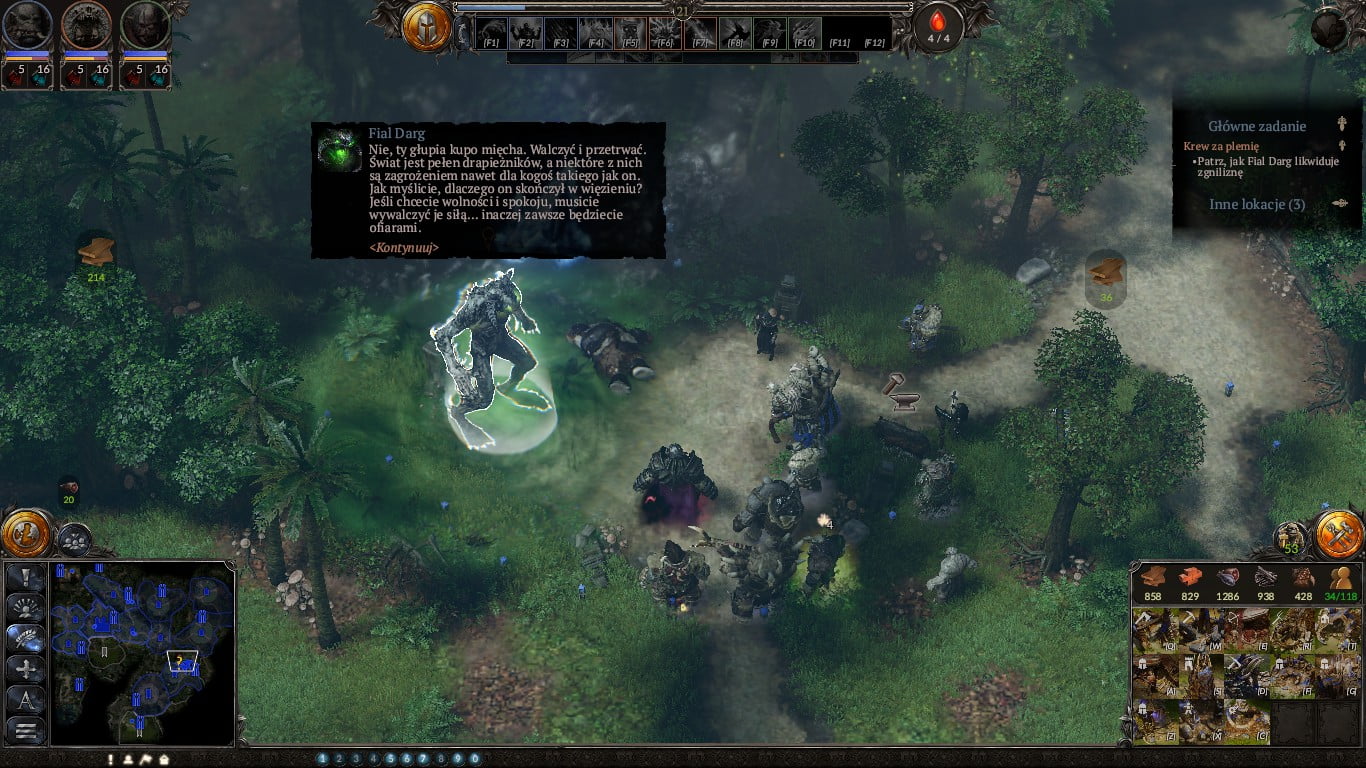Activate the F5 ability slot
This screenshot has width=1366, height=768.
[629, 33]
